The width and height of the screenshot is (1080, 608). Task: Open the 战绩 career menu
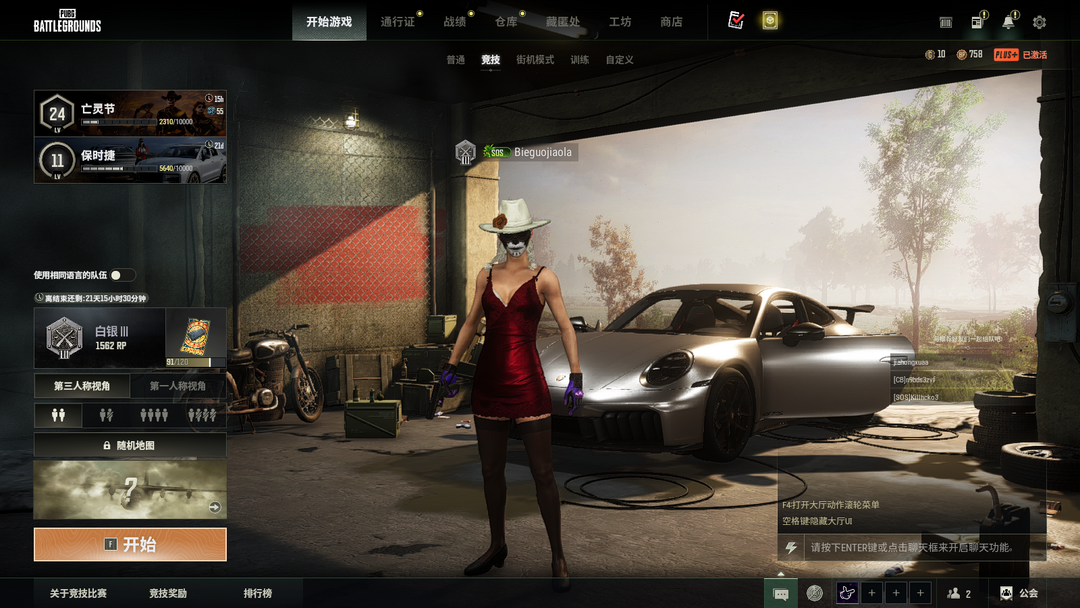click(455, 22)
